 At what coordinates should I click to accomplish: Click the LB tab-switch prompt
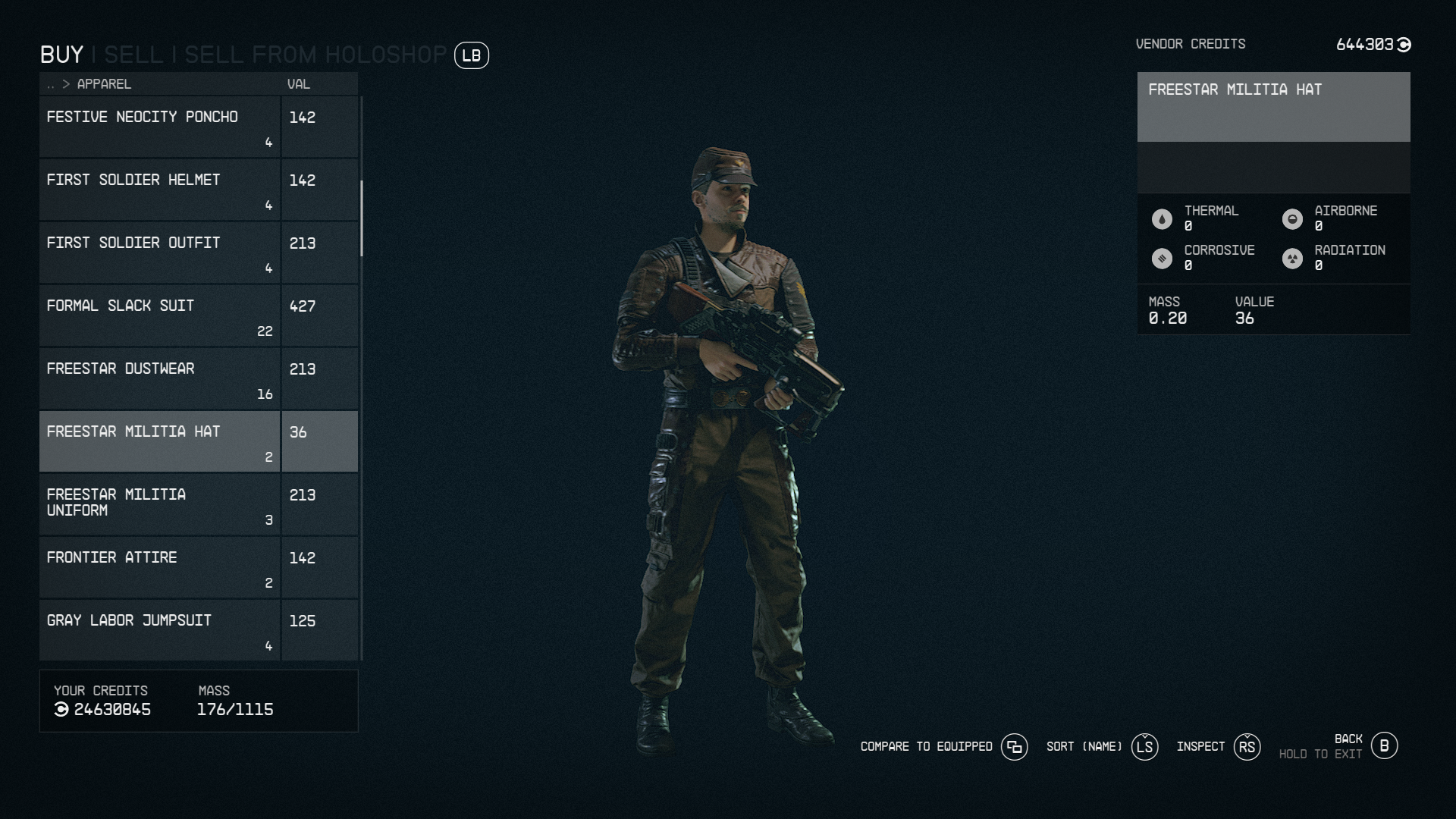tap(471, 55)
